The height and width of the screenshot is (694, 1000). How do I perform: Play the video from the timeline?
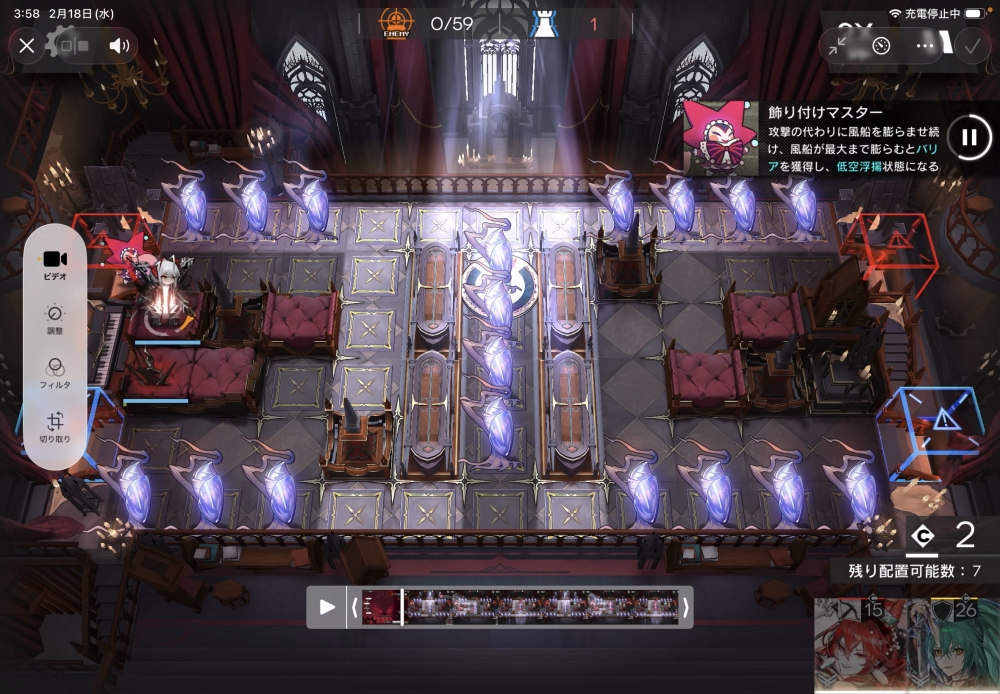pyautogui.click(x=327, y=607)
